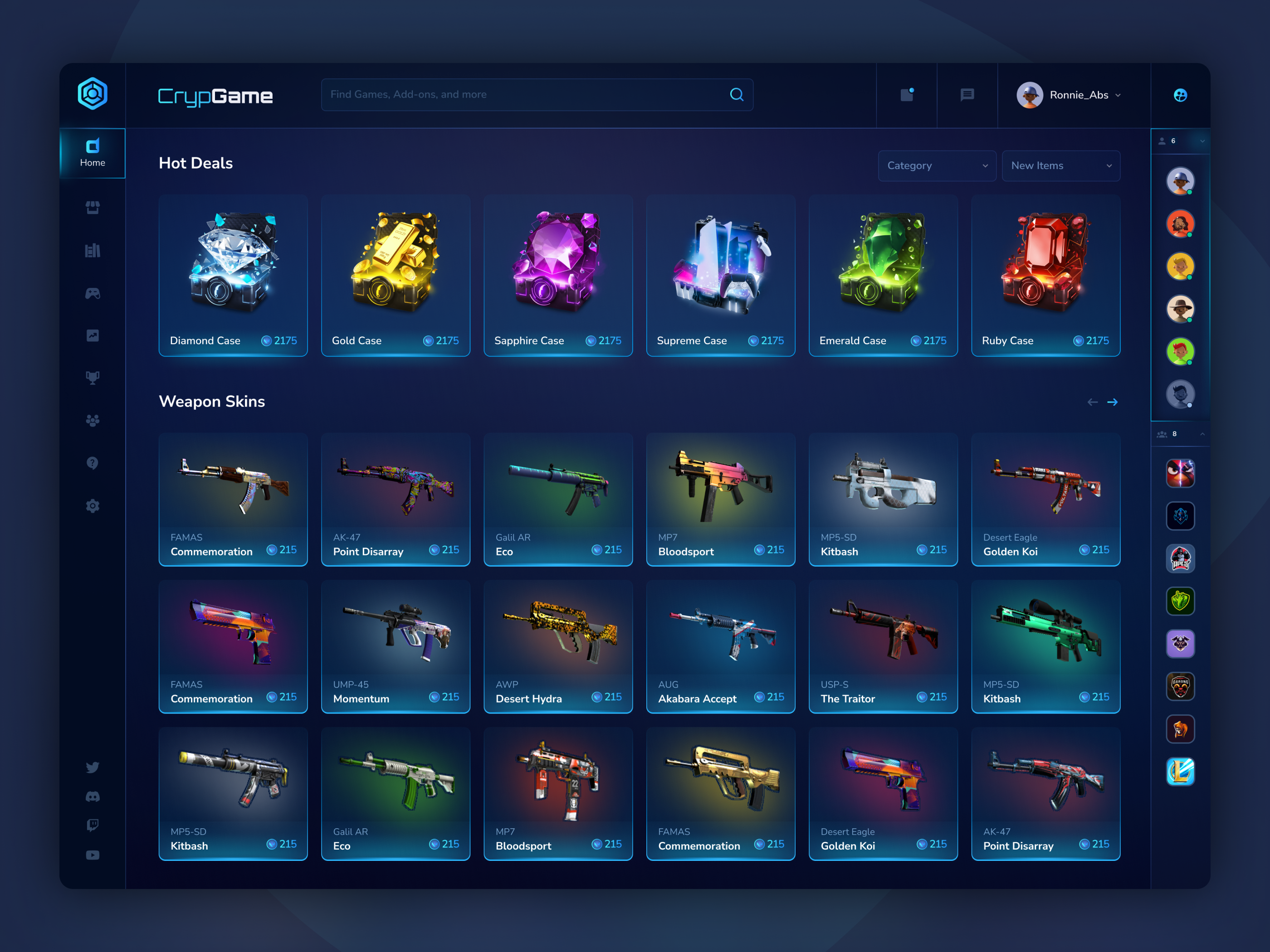Select the Diamond Case deal
1270x952 pixels.
(233, 276)
